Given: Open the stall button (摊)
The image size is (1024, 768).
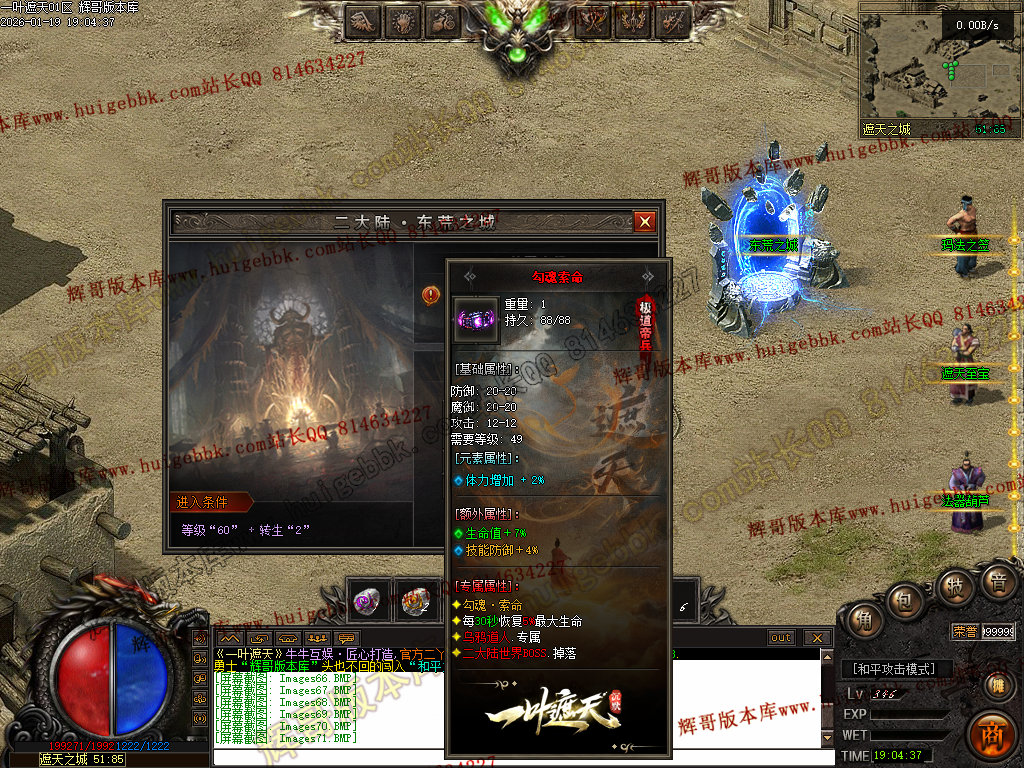Looking at the screenshot, I should (997, 684).
